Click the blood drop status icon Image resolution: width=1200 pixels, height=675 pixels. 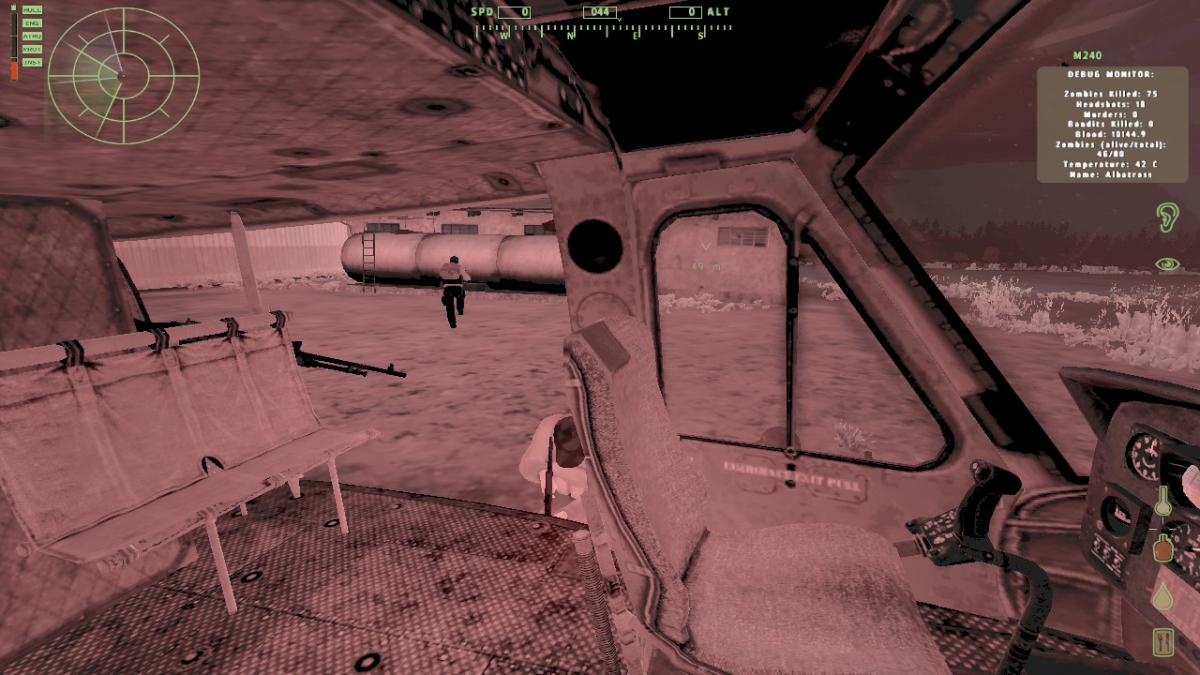click(x=1163, y=596)
